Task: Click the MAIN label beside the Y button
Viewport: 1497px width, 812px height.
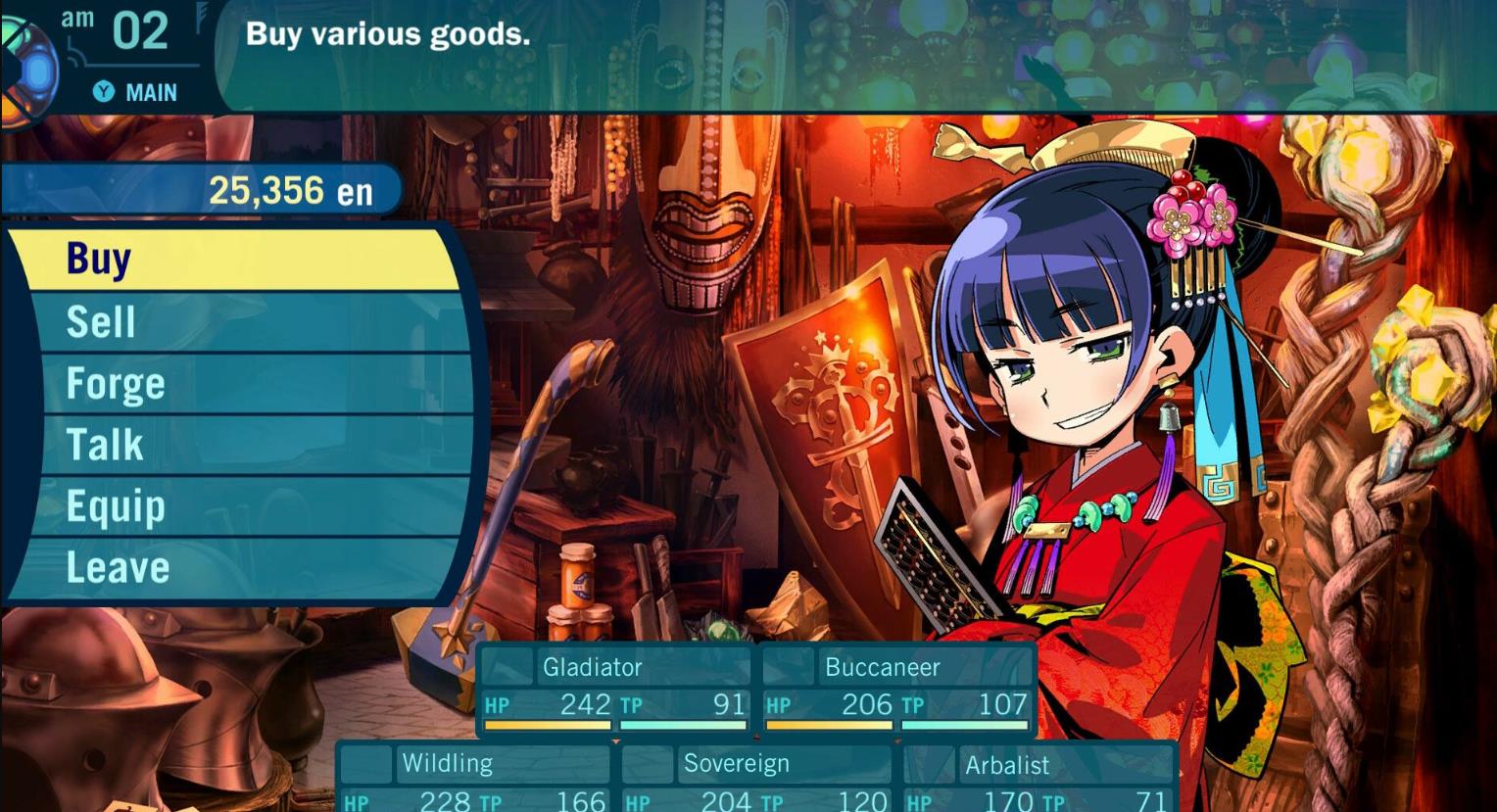Action: [149, 92]
